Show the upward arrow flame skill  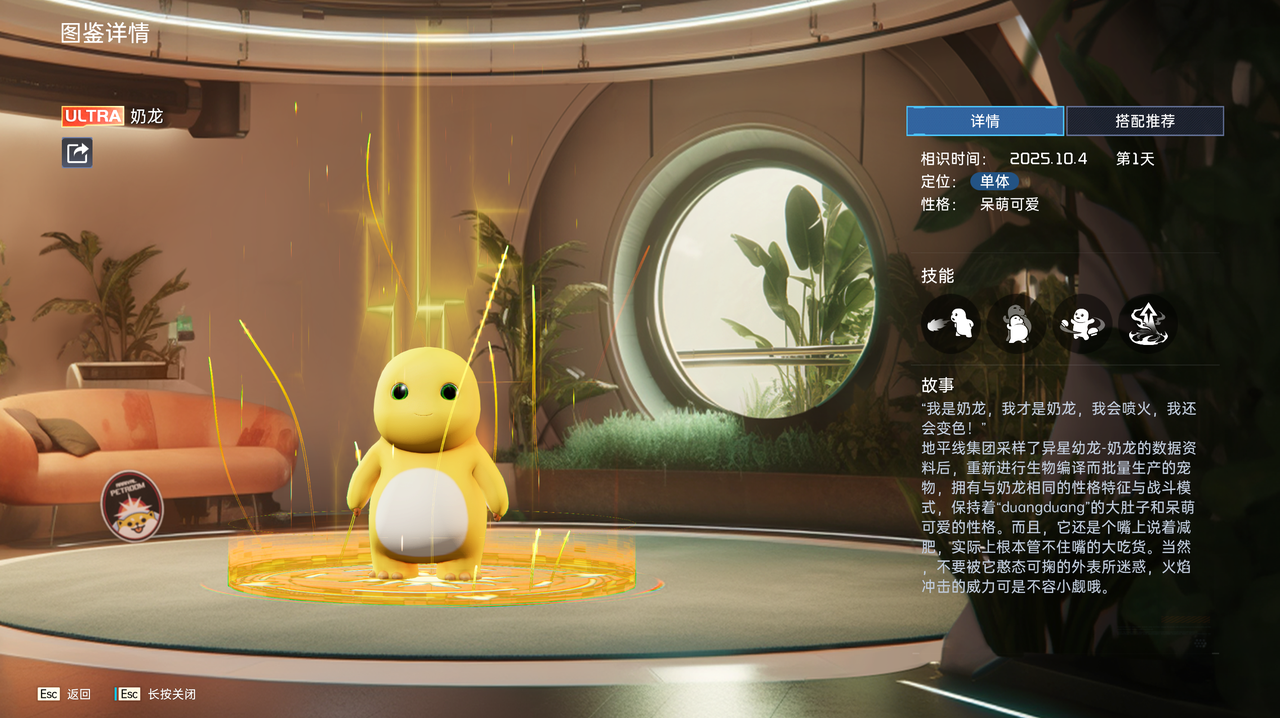(x=1147, y=323)
